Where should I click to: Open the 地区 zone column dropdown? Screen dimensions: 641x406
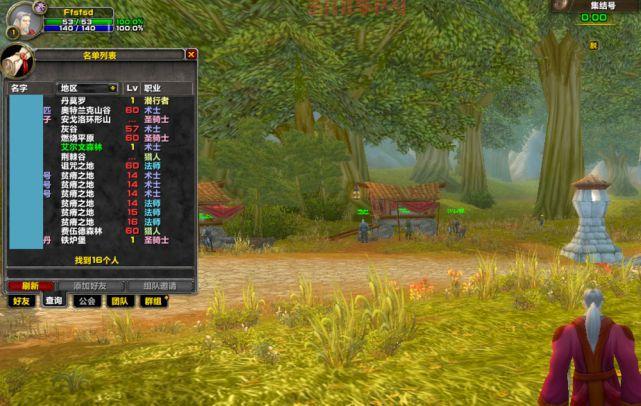point(113,88)
